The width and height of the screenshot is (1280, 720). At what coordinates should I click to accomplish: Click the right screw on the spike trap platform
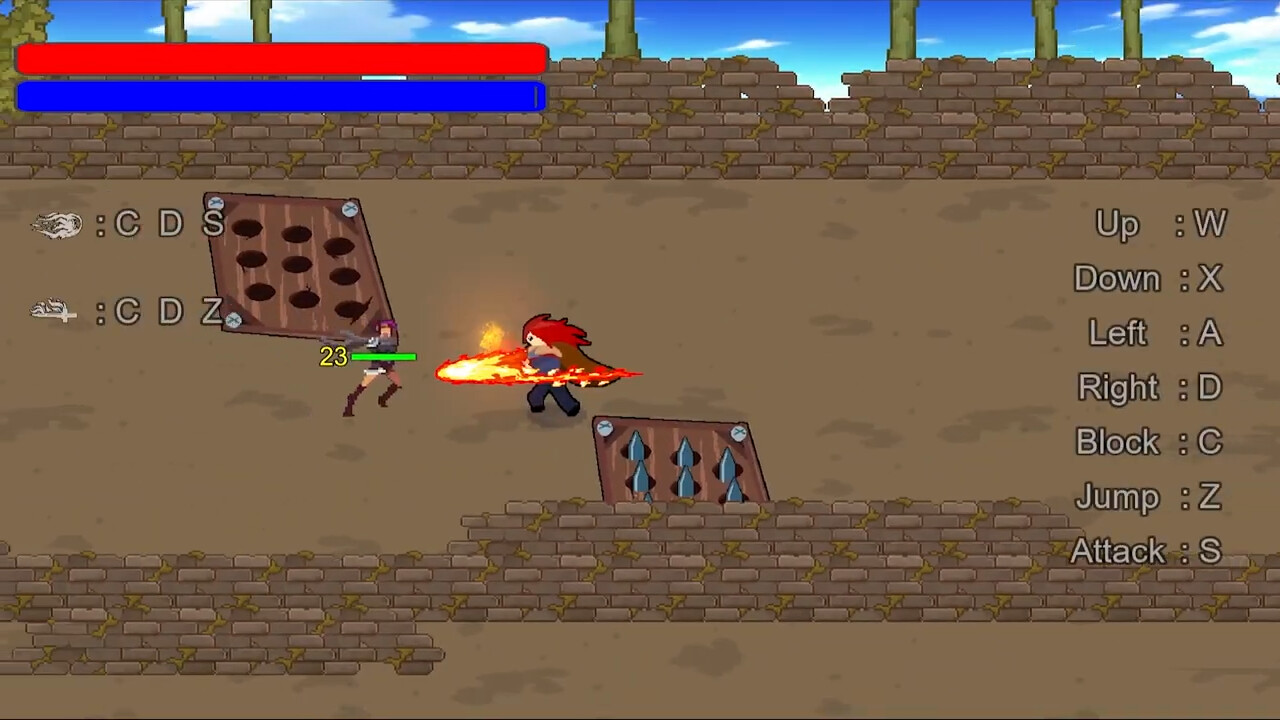coord(738,431)
